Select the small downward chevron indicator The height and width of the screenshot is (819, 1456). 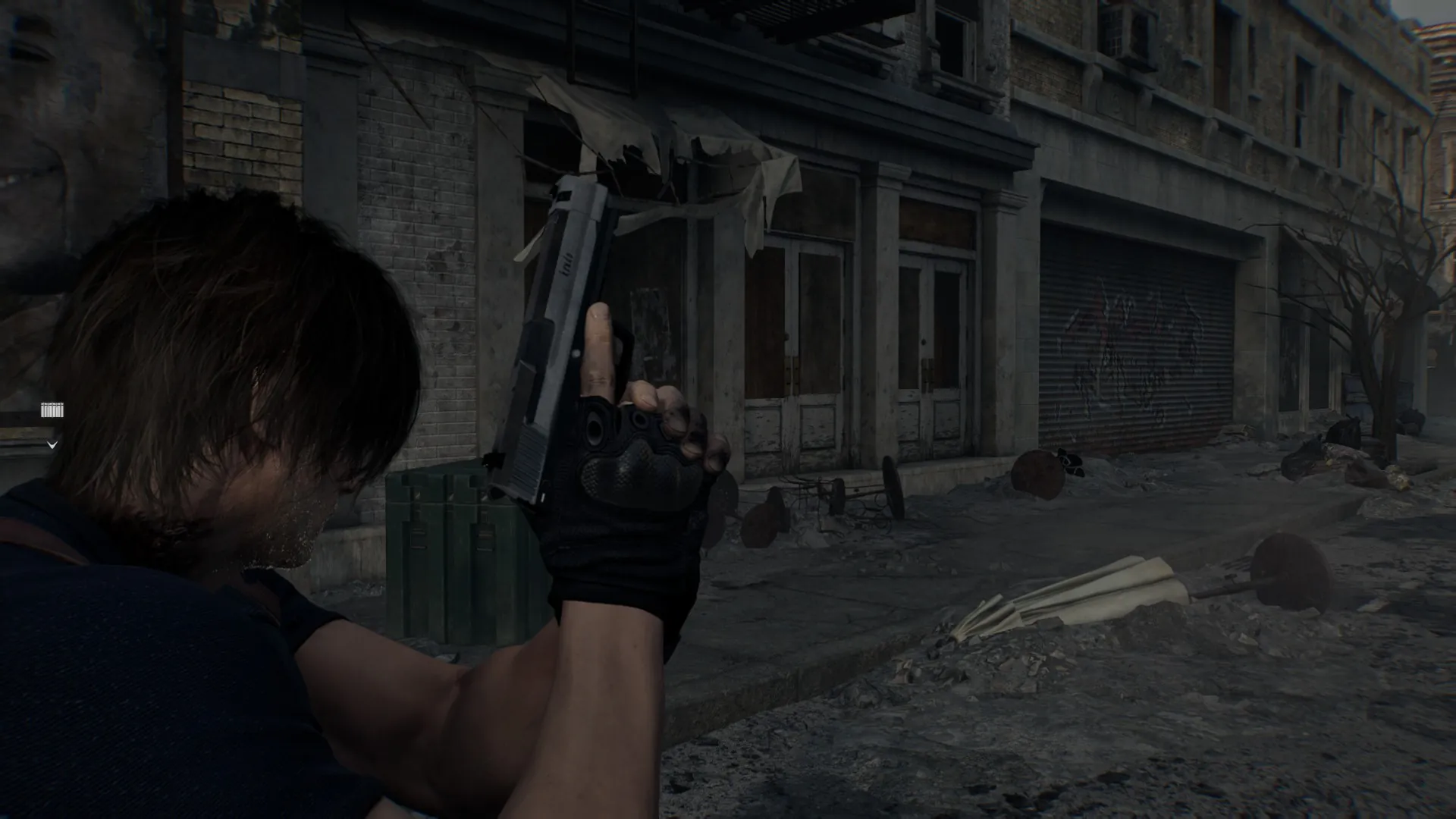click(x=52, y=445)
